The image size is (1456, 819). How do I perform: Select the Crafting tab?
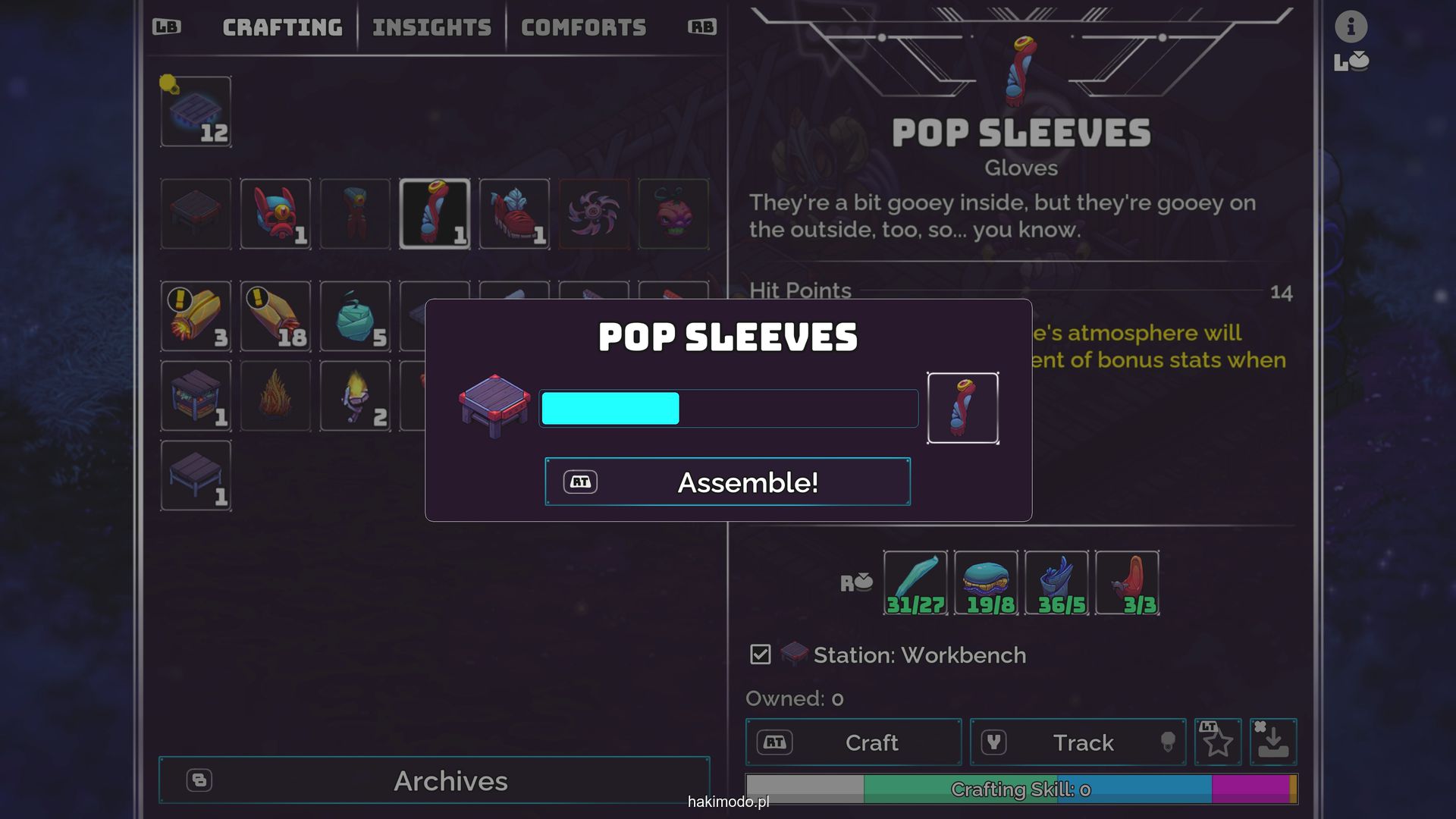[282, 28]
